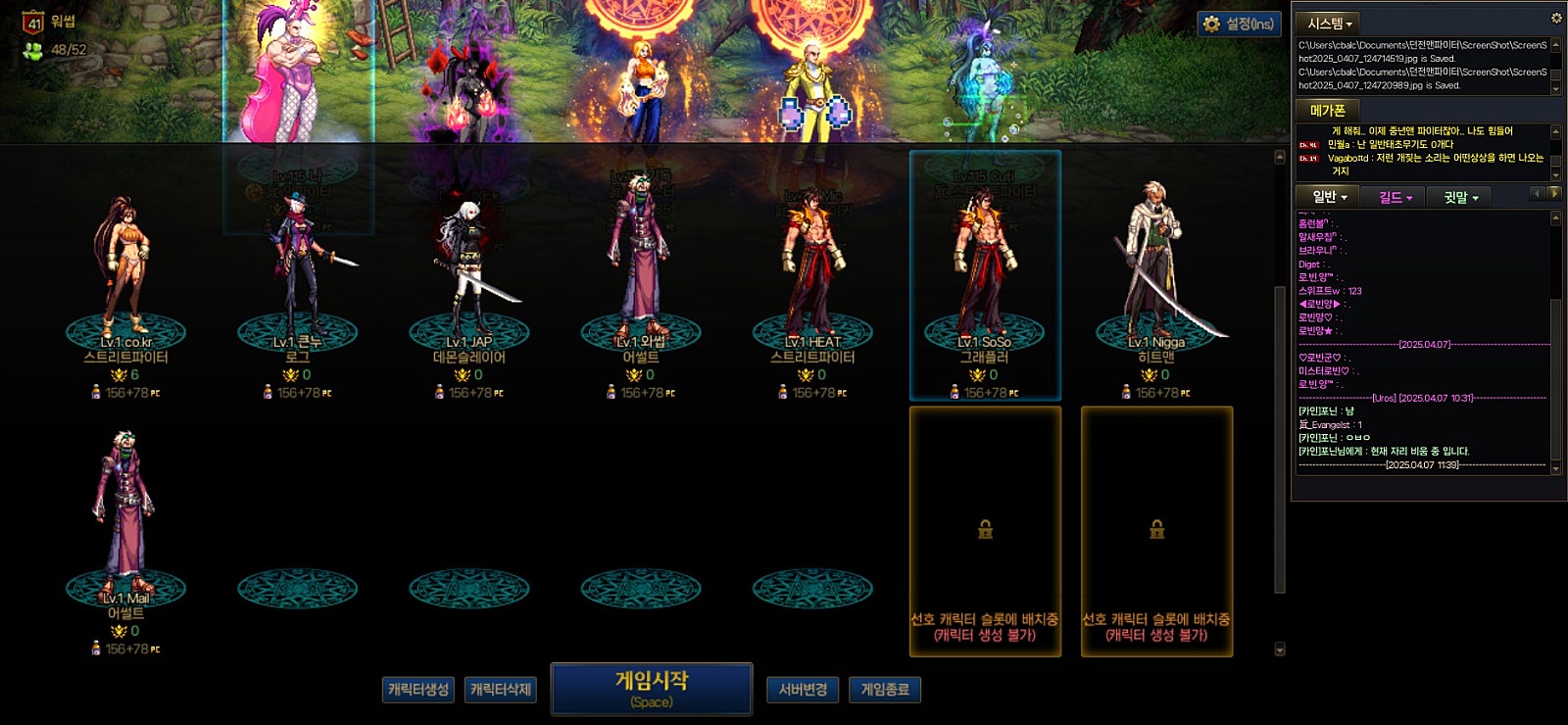Click the chat panel gear icon
The width and height of the screenshot is (1568, 725).
(x=1555, y=18)
